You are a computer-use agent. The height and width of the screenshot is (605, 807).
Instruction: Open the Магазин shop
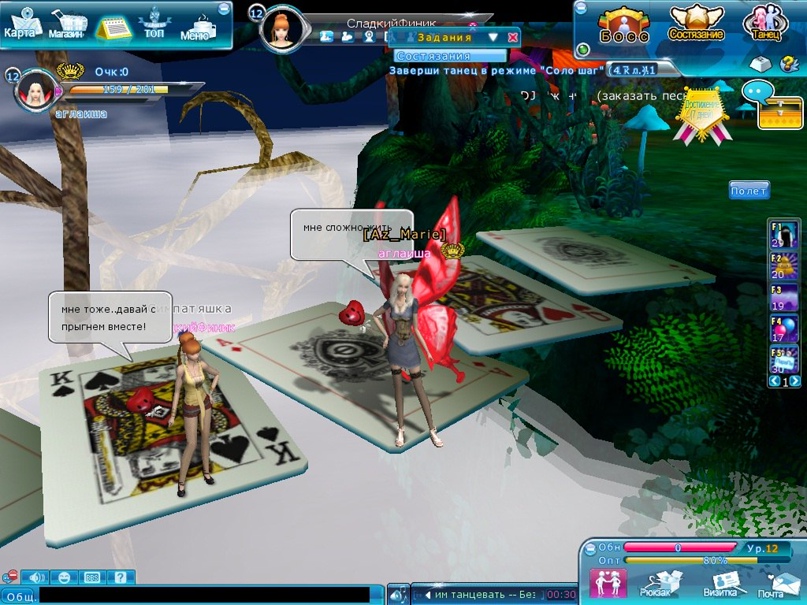click(67, 24)
